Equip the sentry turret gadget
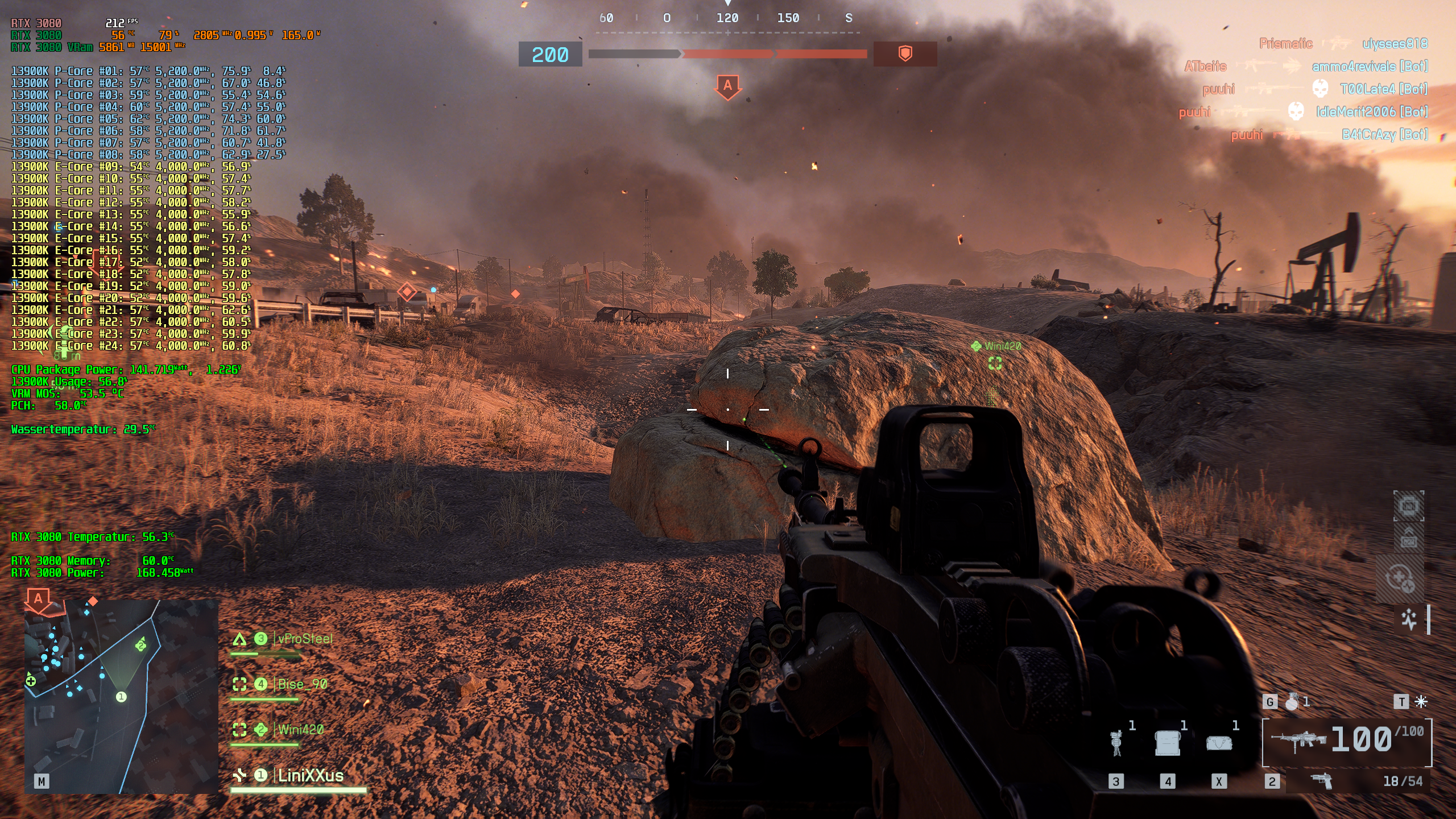Screen dimensions: 1456x819 pos(1116,743)
